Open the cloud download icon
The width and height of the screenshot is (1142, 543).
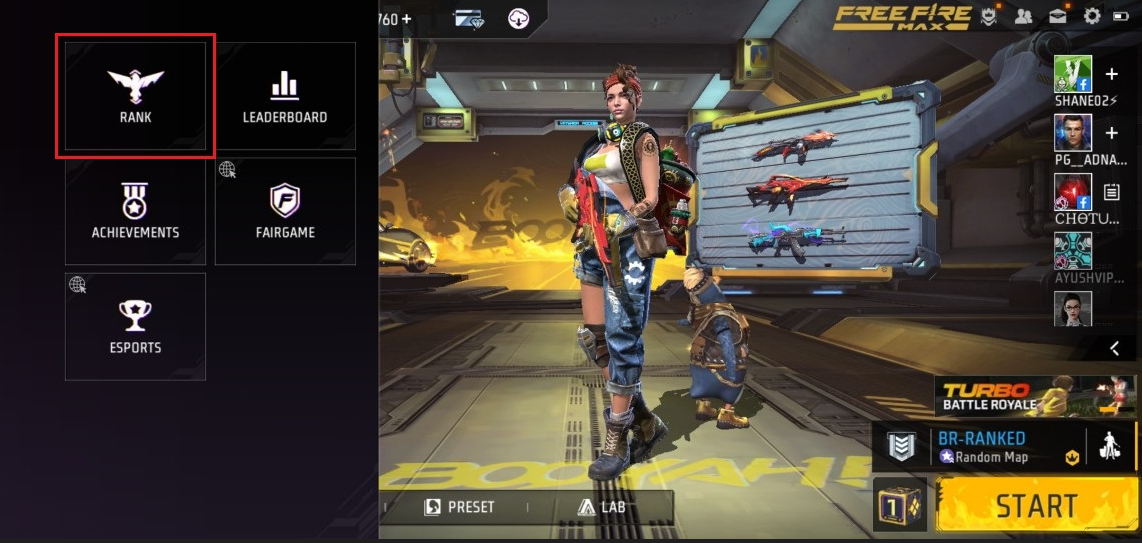pyautogui.click(x=518, y=18)
